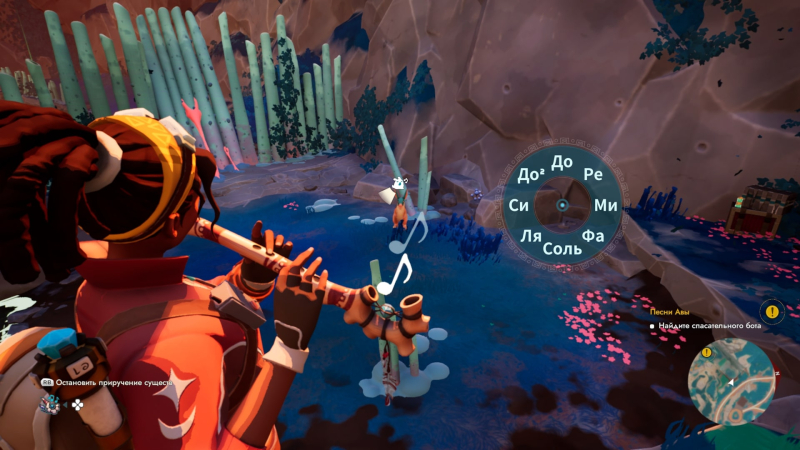Select the Си note on the wheel
Image resolution: width=800 pixels, height=450 pixels.
click(x=519, y=205)
